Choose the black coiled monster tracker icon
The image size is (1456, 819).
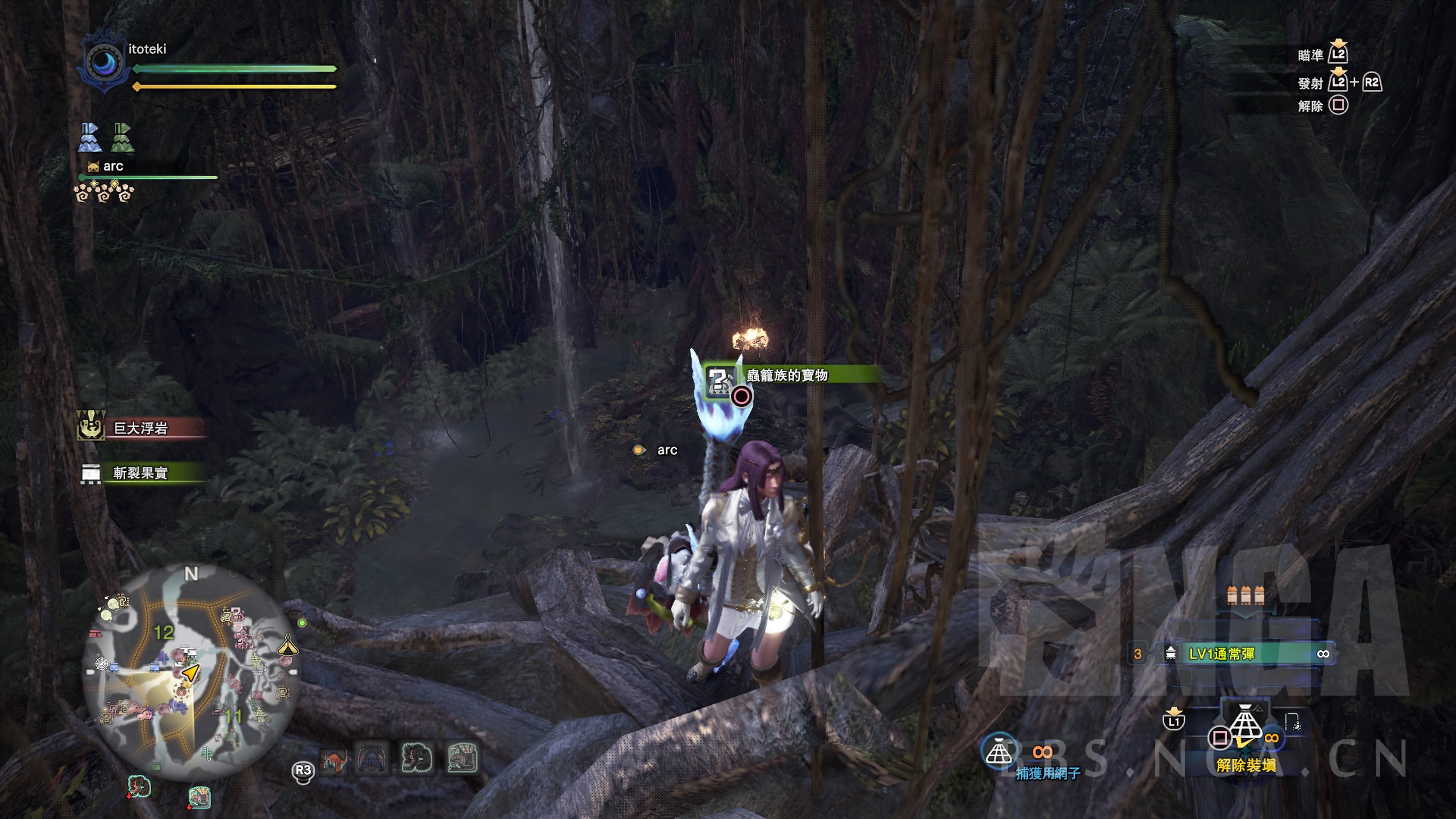tap(417, 758)
